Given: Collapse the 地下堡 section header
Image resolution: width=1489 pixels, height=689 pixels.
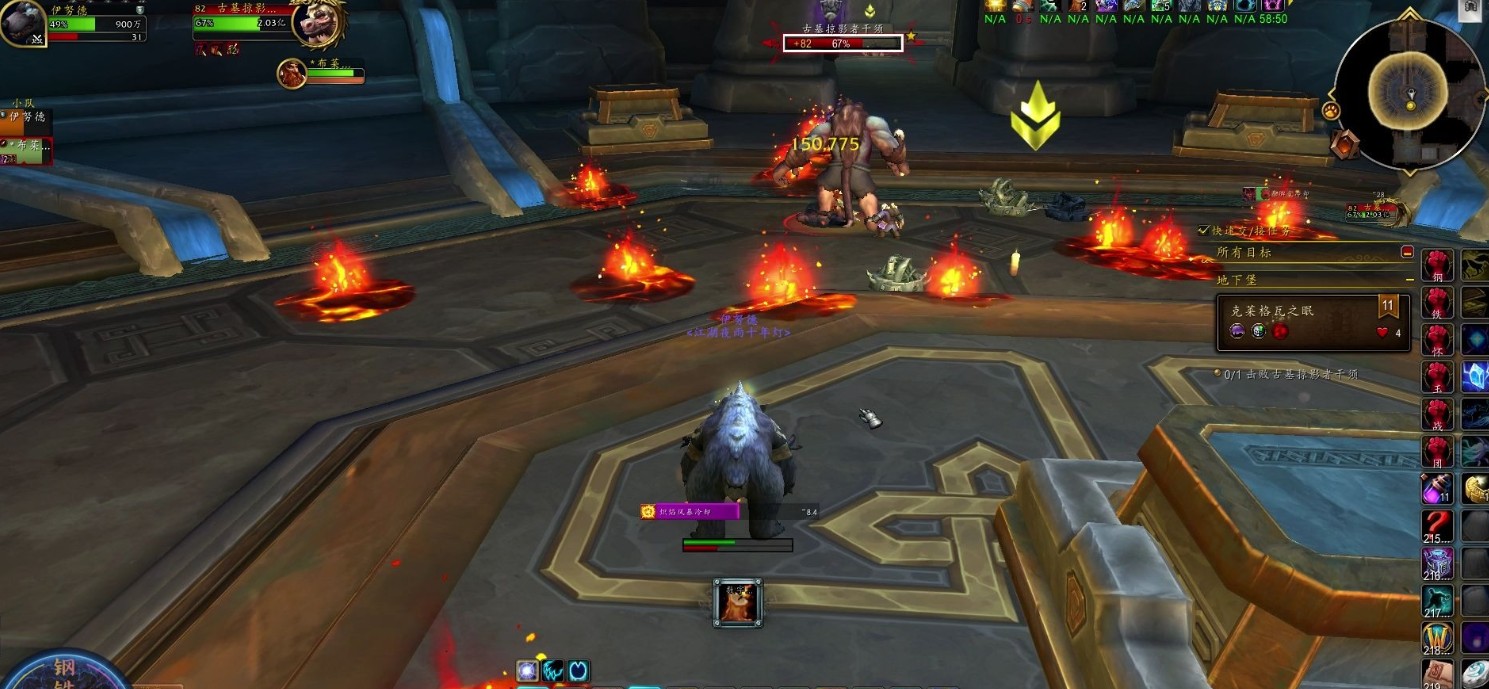Looking at the screenshot, I should tap(1409, 280).
